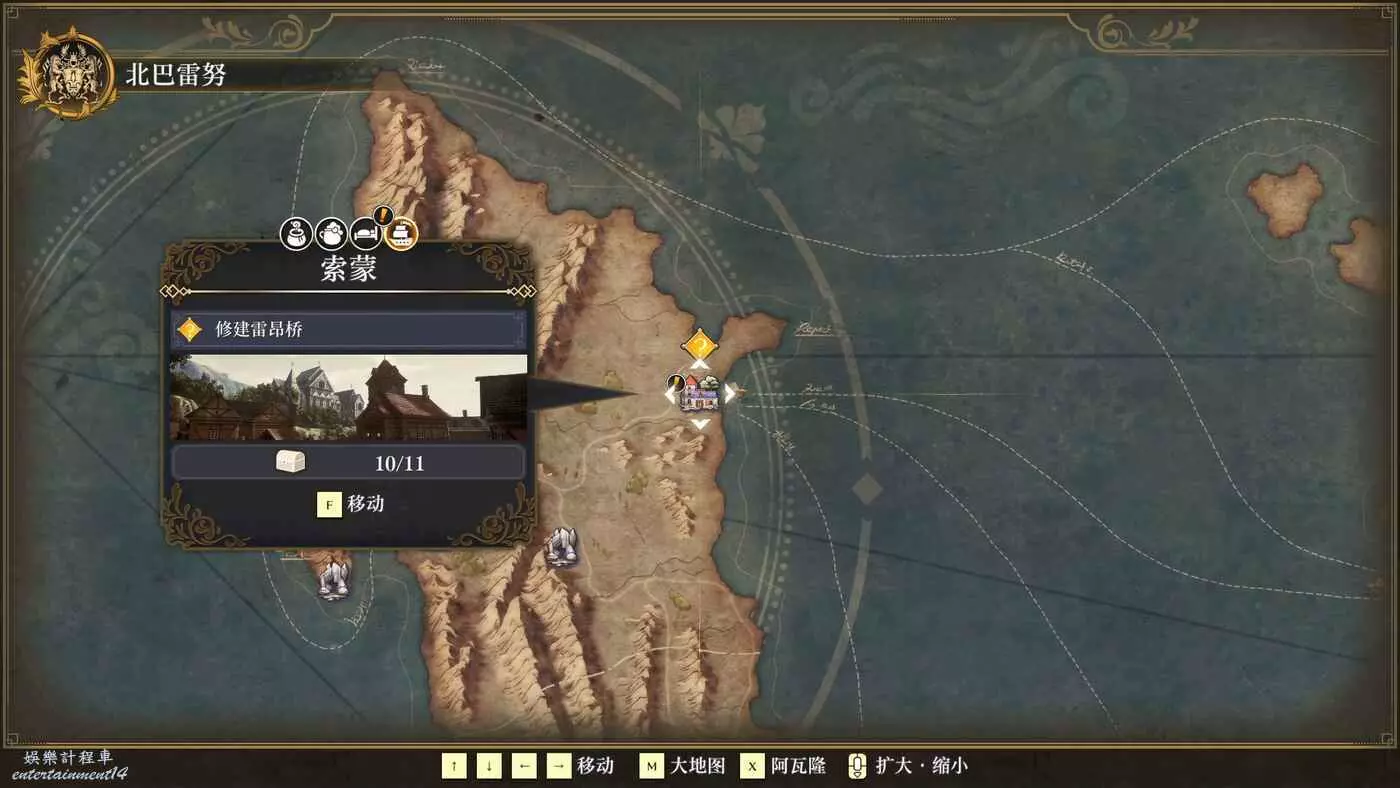Select the teapot facility icon
Viewport: 1400px width, 788px height.
coord(331,234)
